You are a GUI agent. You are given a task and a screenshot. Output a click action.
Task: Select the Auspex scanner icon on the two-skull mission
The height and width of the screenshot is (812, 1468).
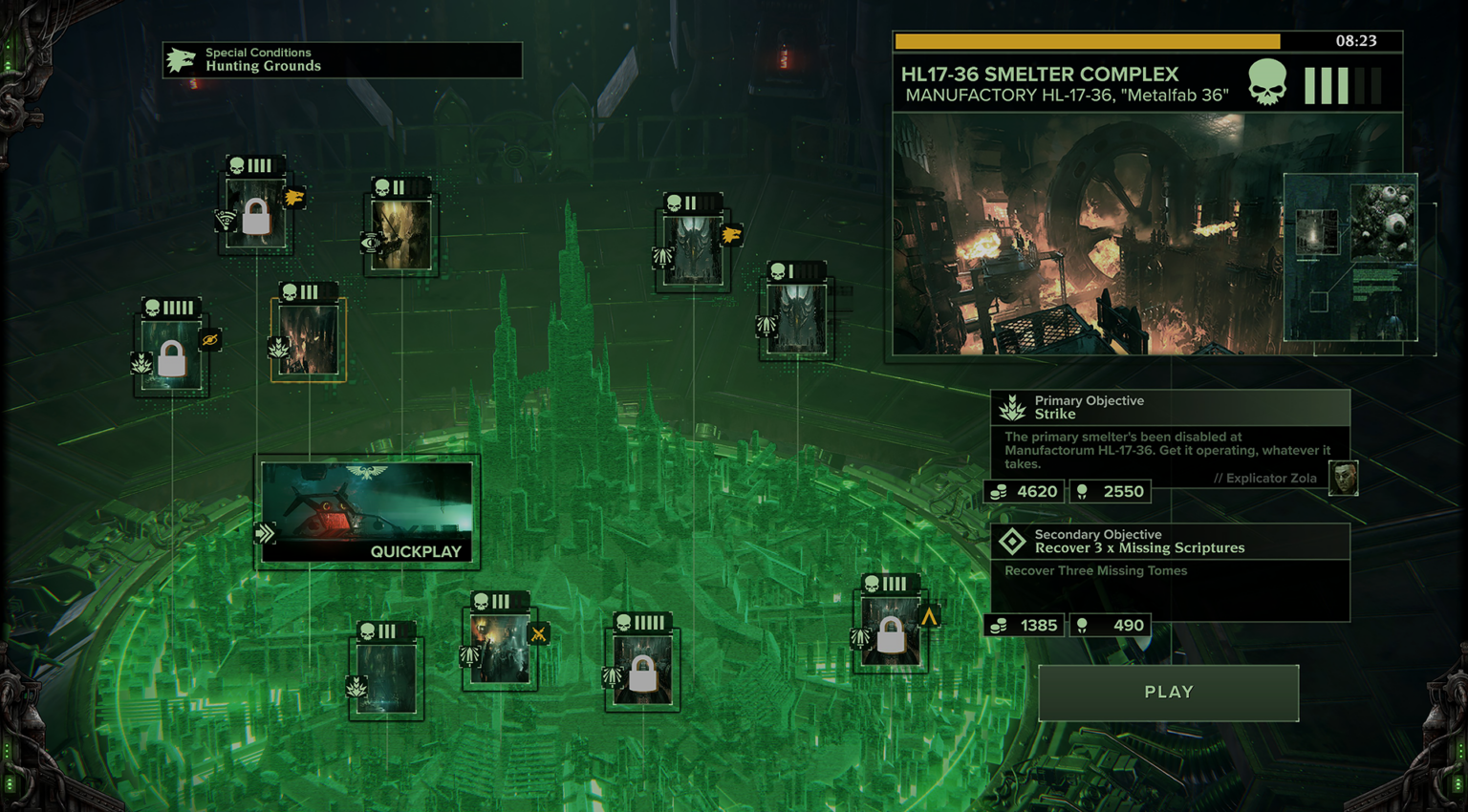373,241
